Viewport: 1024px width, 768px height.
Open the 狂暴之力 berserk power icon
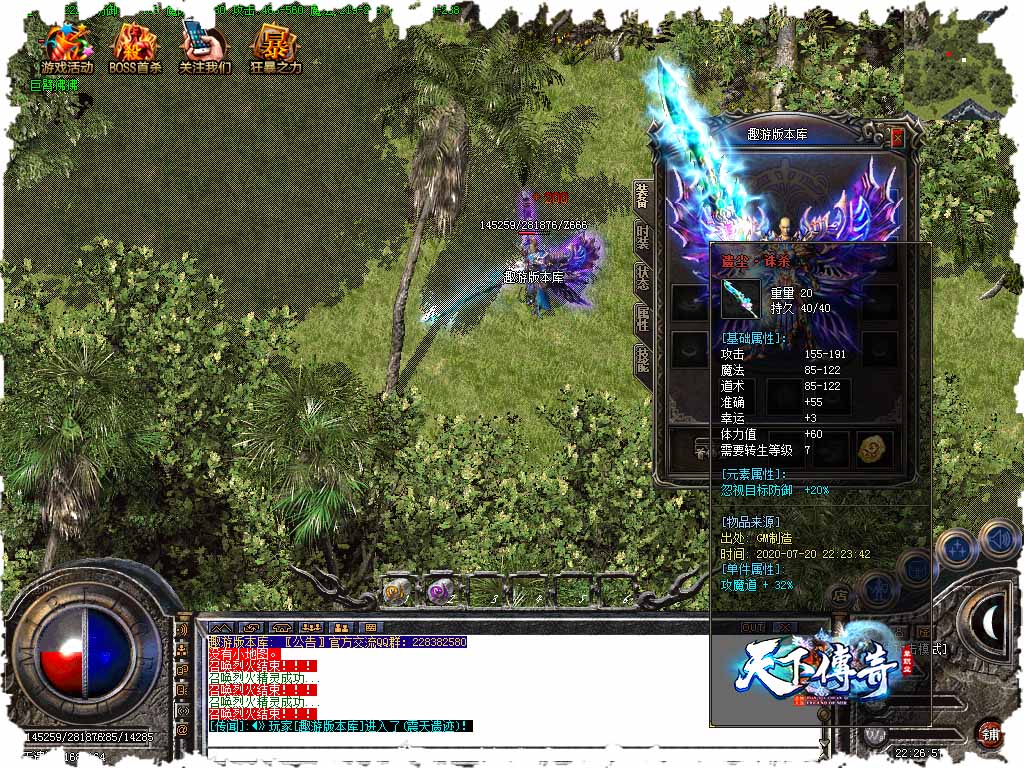pyautogui.click(x=274, y=44)
